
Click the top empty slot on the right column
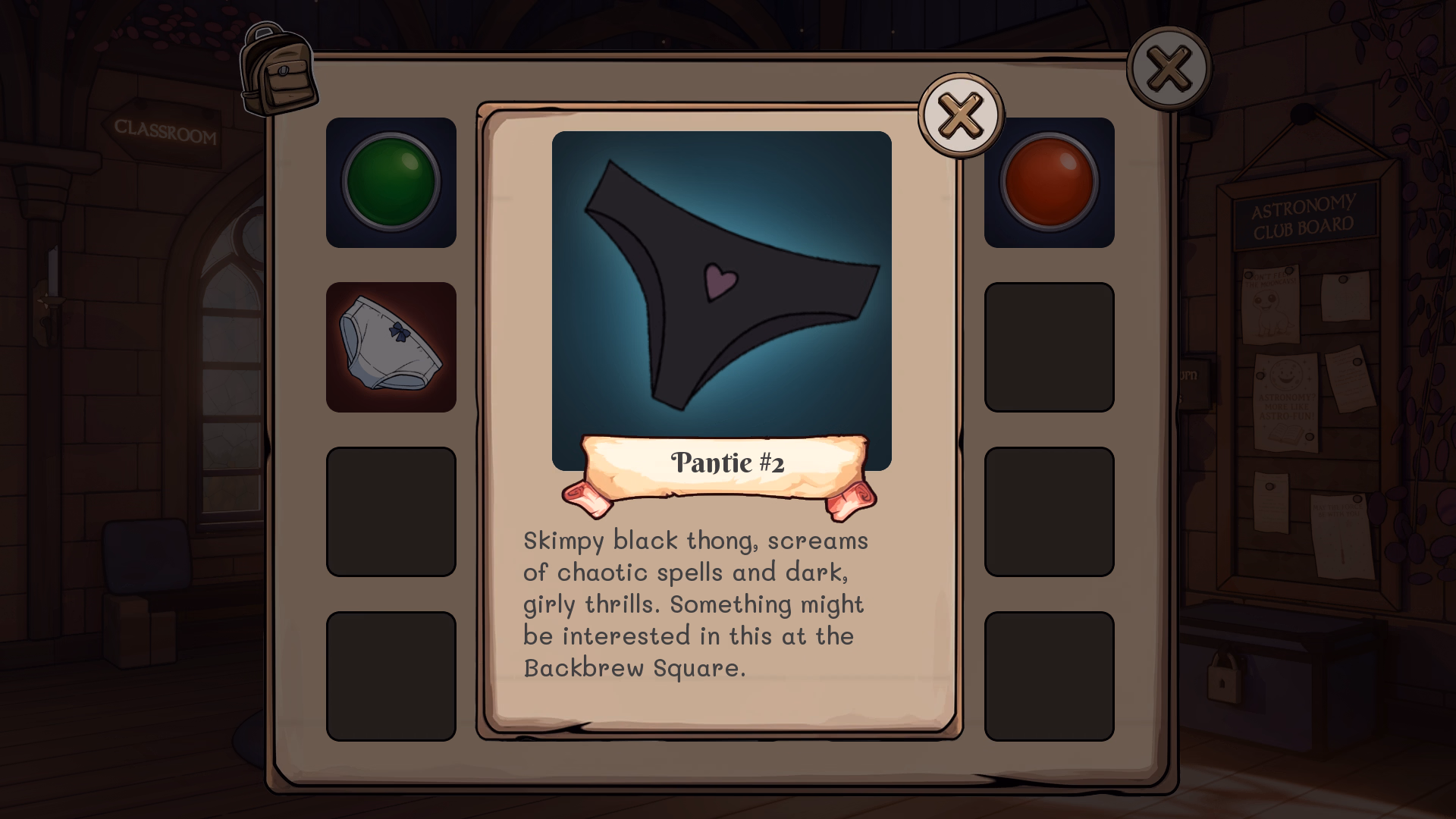click(x=1050, y=347)
